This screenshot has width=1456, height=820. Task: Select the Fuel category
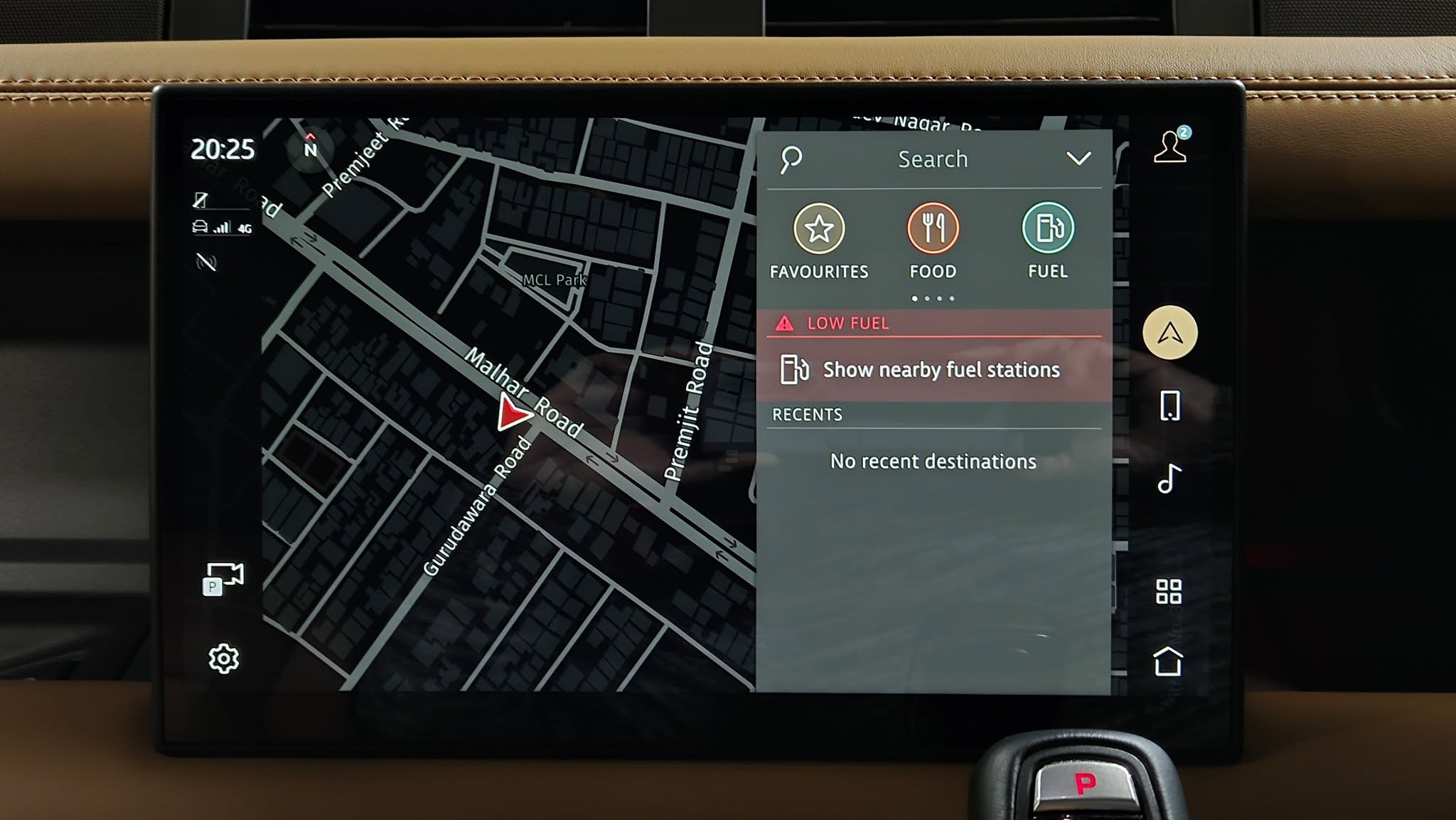pyautogui.click(x=1047, y=229)
